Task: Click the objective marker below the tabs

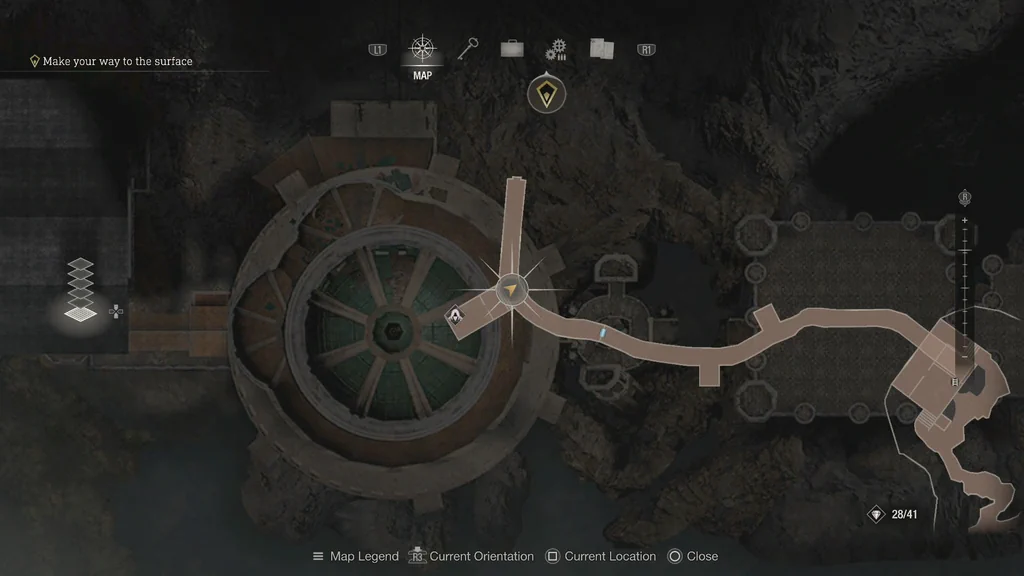Action: pos(546,95)
